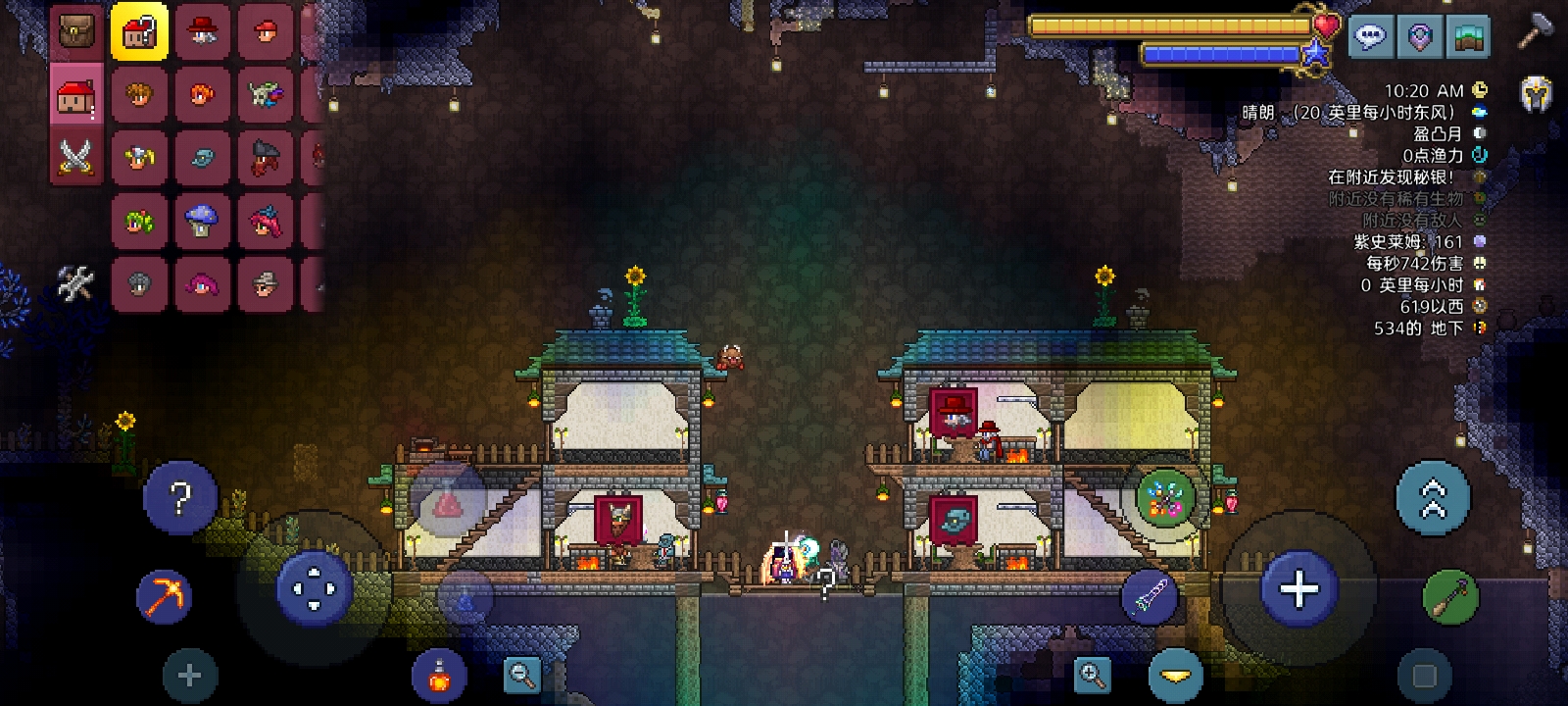Pick the pirate hat NPC housing icon
The height and width of the screenshot is (706, 1568).
tap(265, 157)
